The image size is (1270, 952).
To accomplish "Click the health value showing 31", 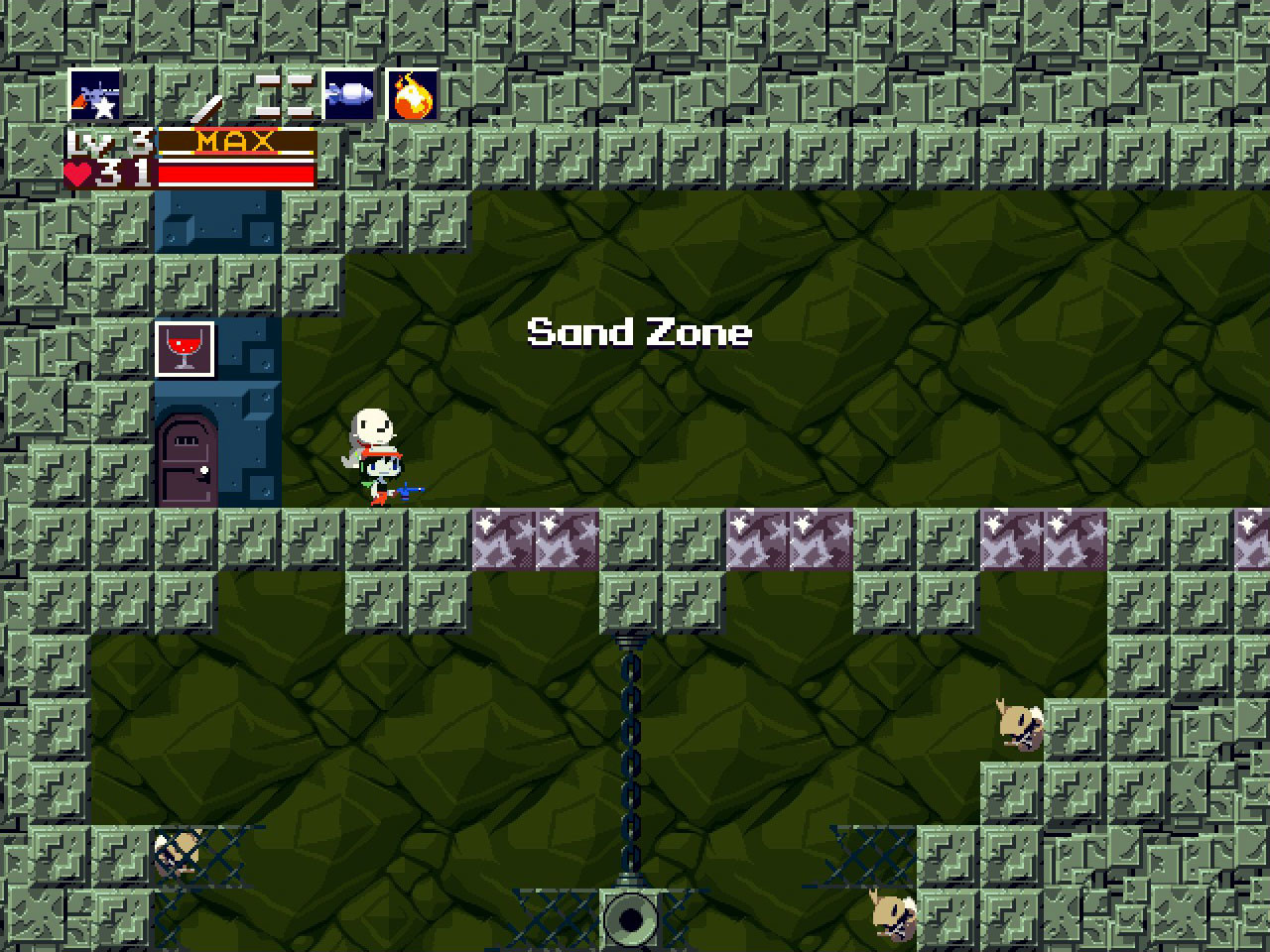I will tap(124, 174).
